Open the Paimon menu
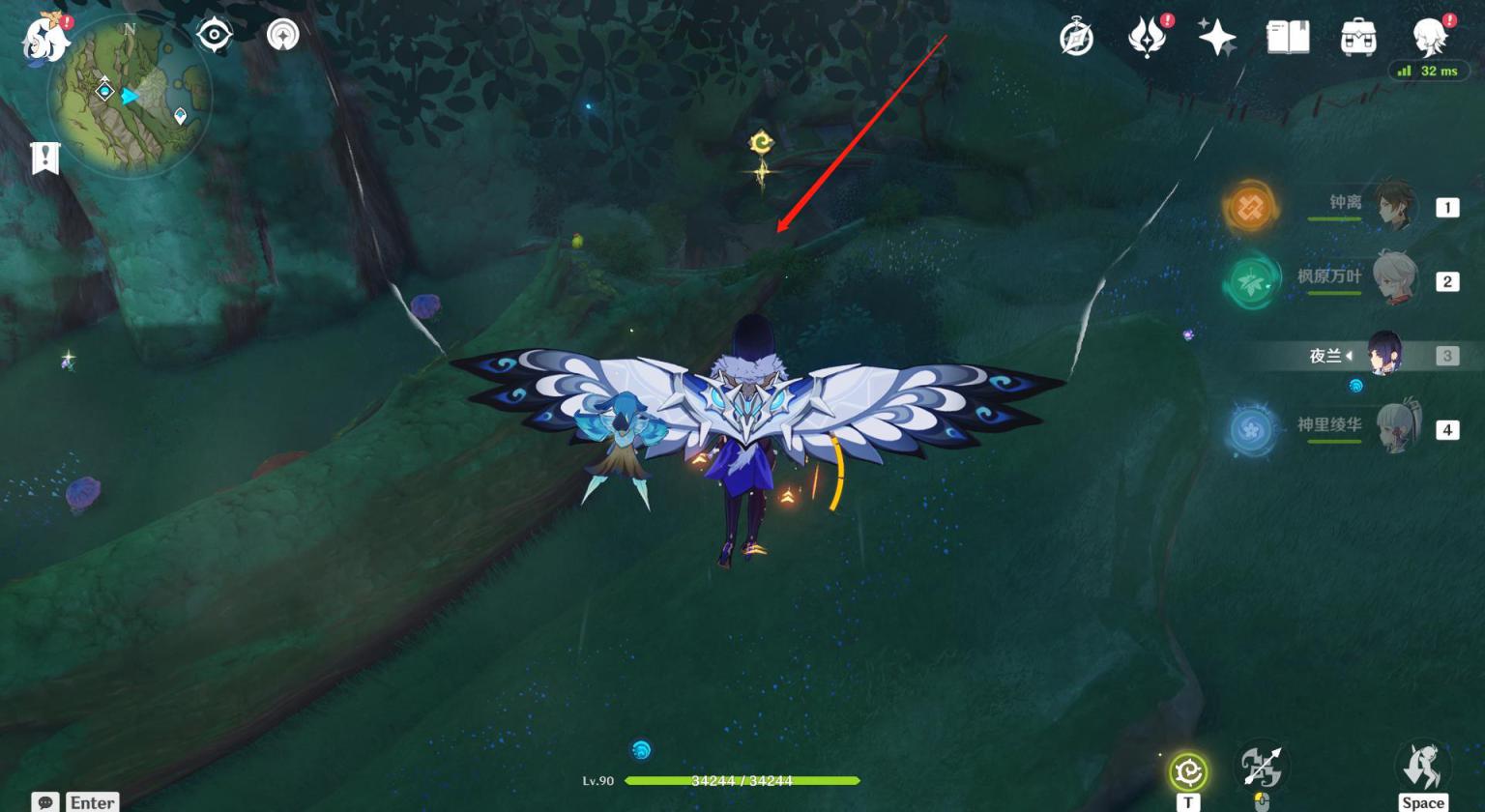 (45, 39)
